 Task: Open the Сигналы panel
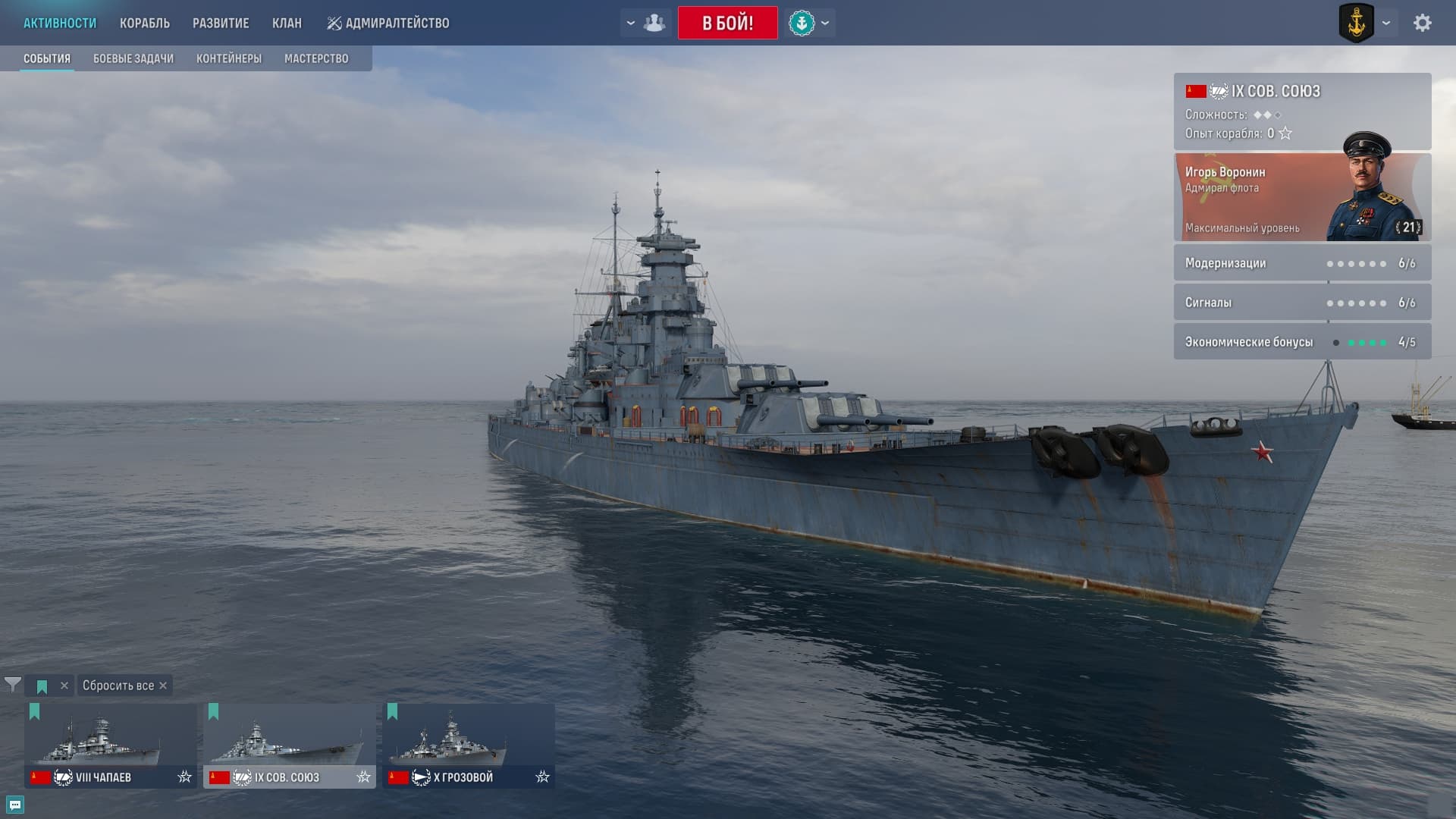coord(1301,303)
